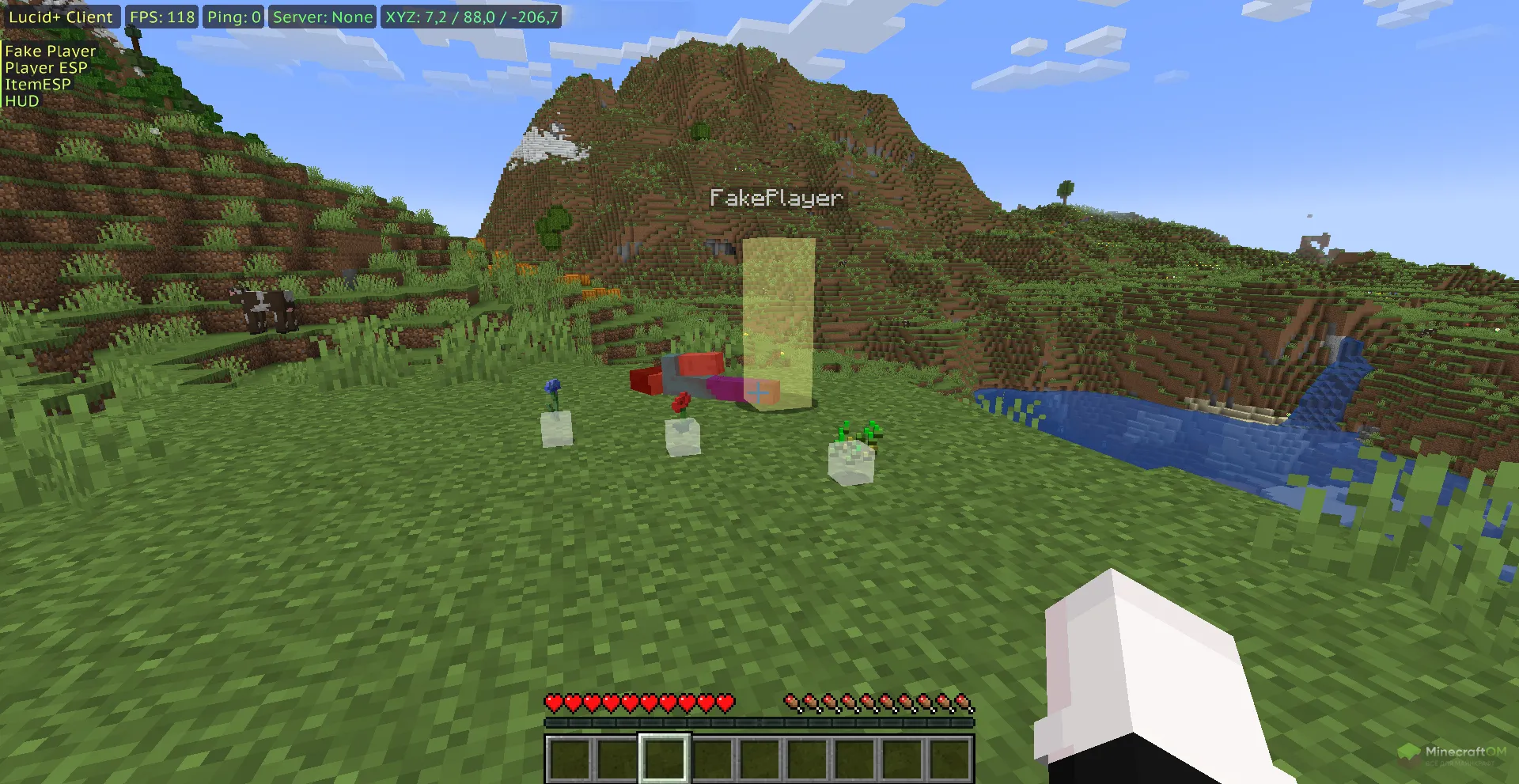Image resolution: width=1519 pixels, height=784 pixels.
Task: Click the HUD module entry
Action: [x=22, y=101]
